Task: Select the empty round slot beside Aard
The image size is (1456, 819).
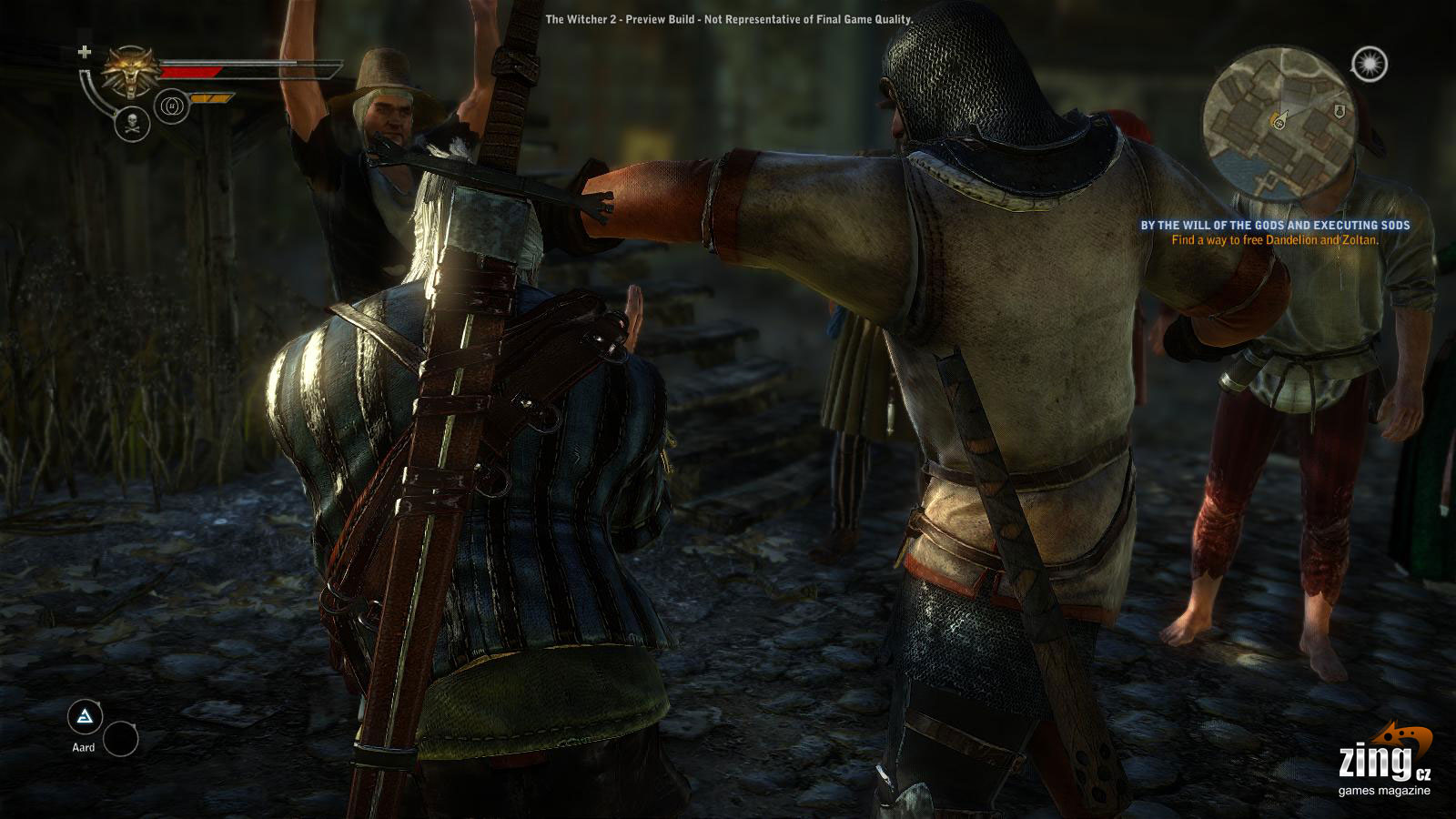Action: (x=120, y=738)
